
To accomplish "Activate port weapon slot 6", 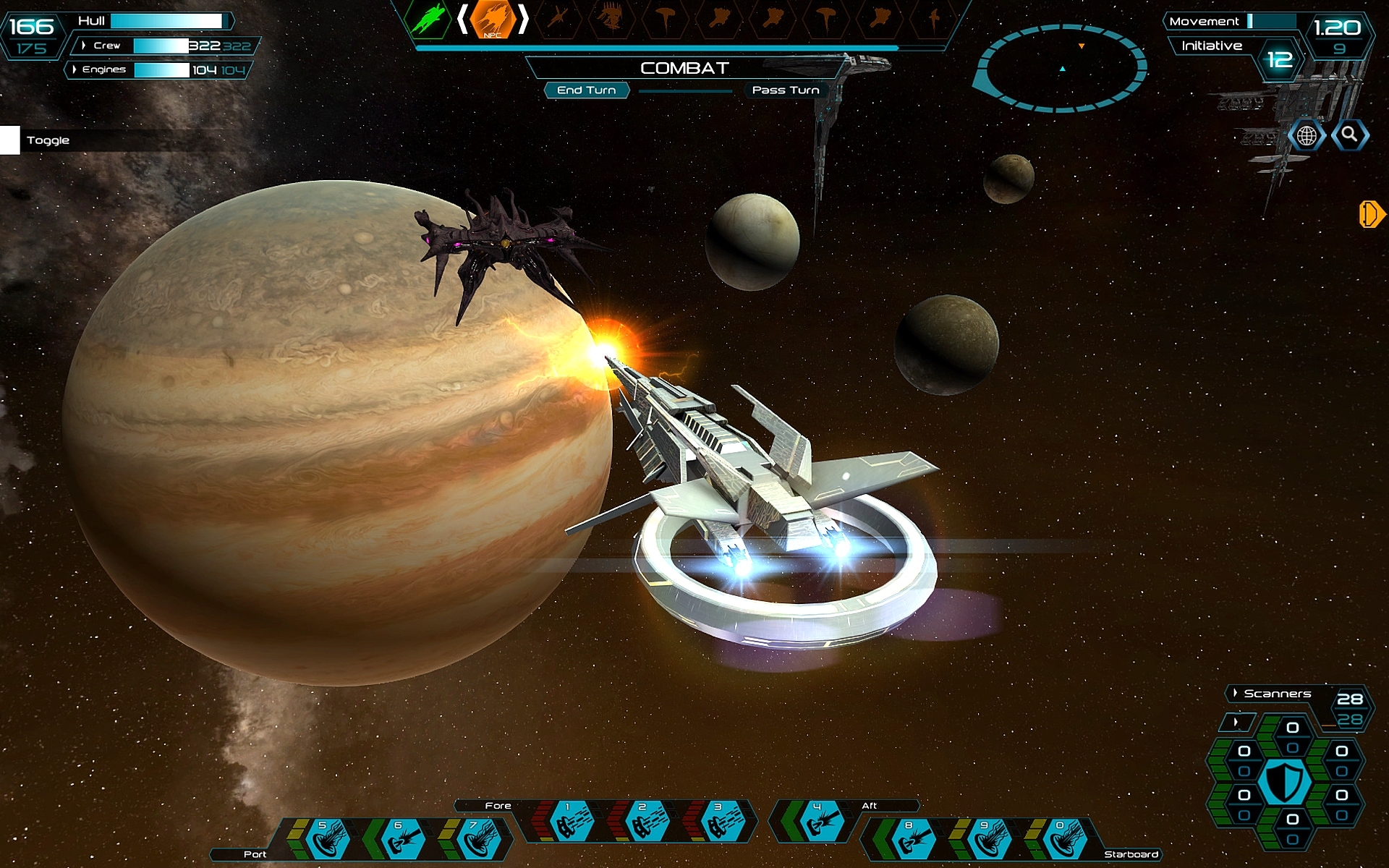I will [x=402, y=841].
